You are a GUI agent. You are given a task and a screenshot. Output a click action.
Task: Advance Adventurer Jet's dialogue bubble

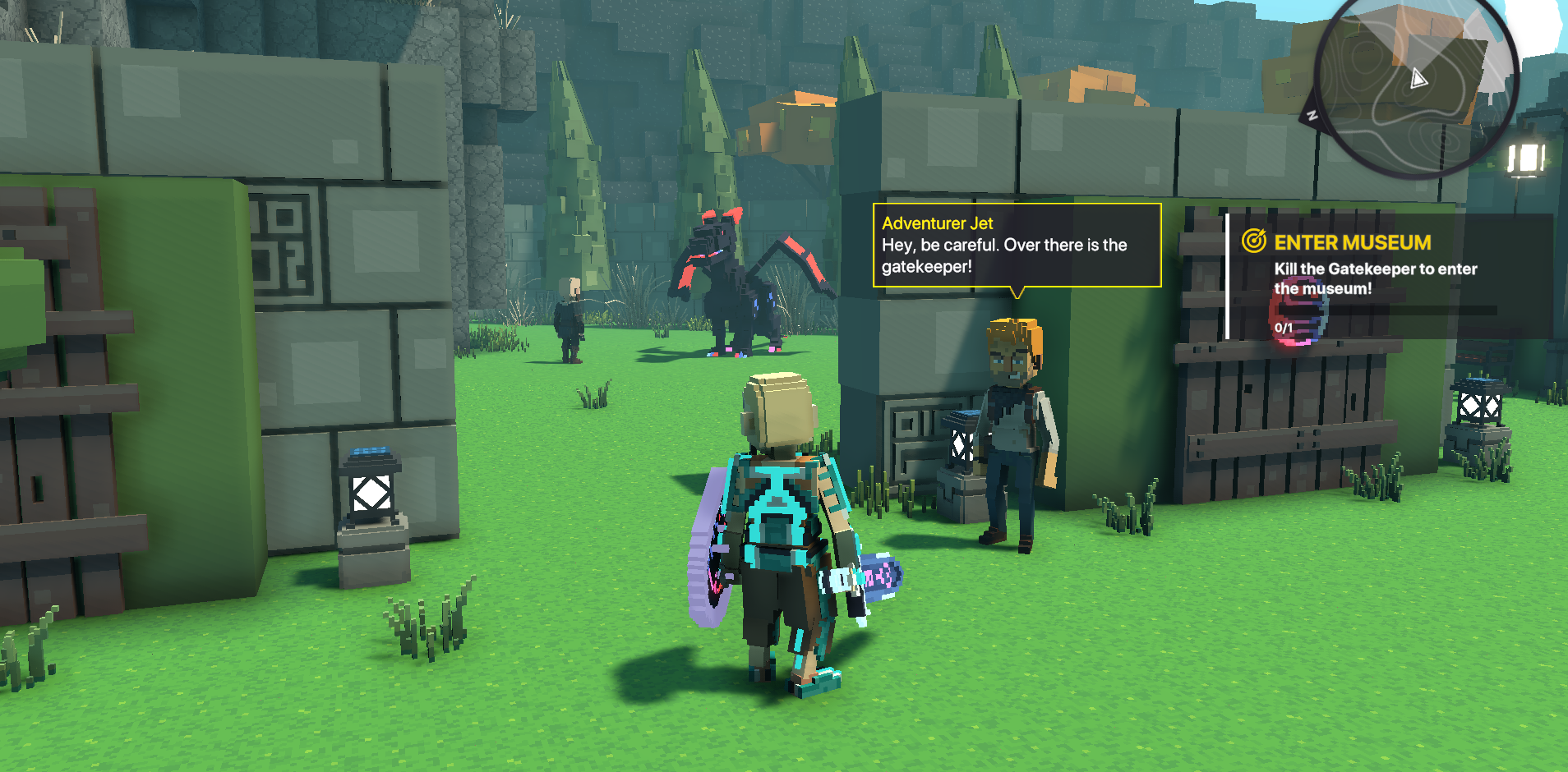(x=1017, y=245)
